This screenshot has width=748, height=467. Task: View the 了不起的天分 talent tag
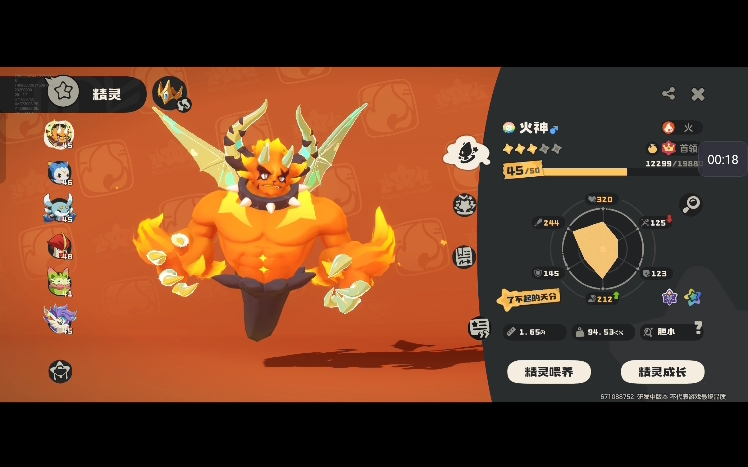pyautogui.click(x=529, y=298)
